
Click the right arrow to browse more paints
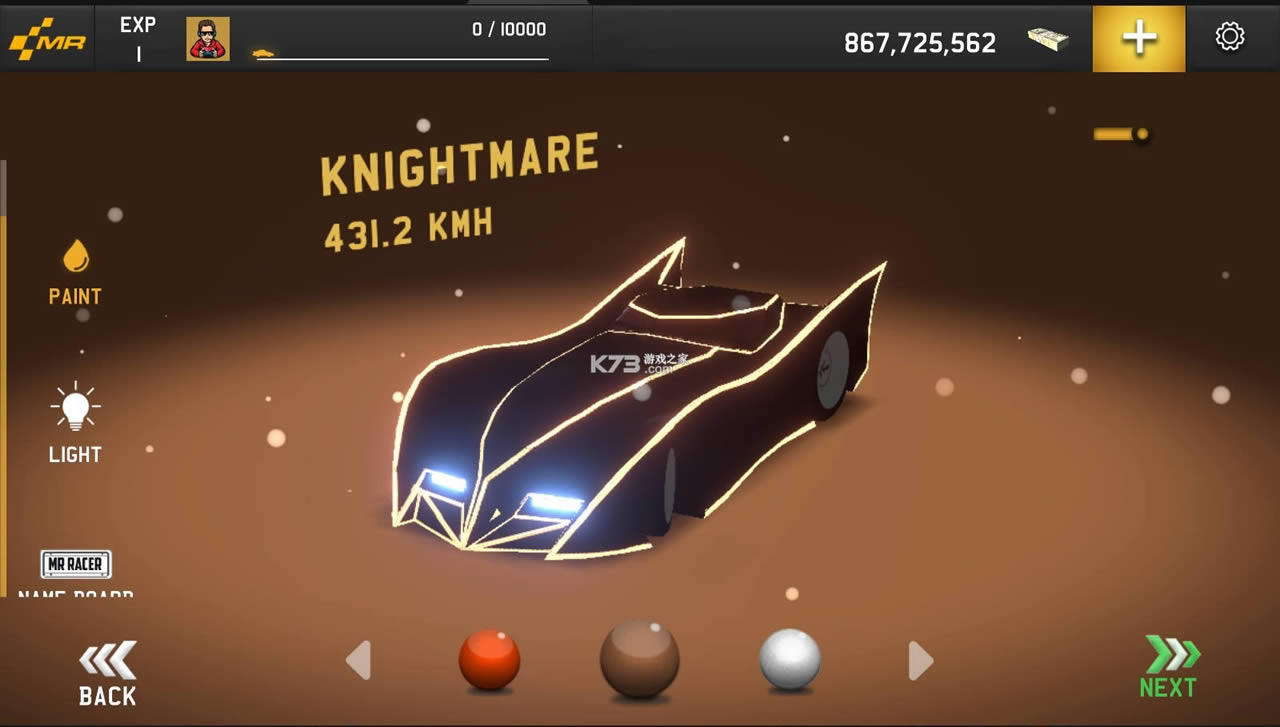pyautogui.click(x=920, y=661)
